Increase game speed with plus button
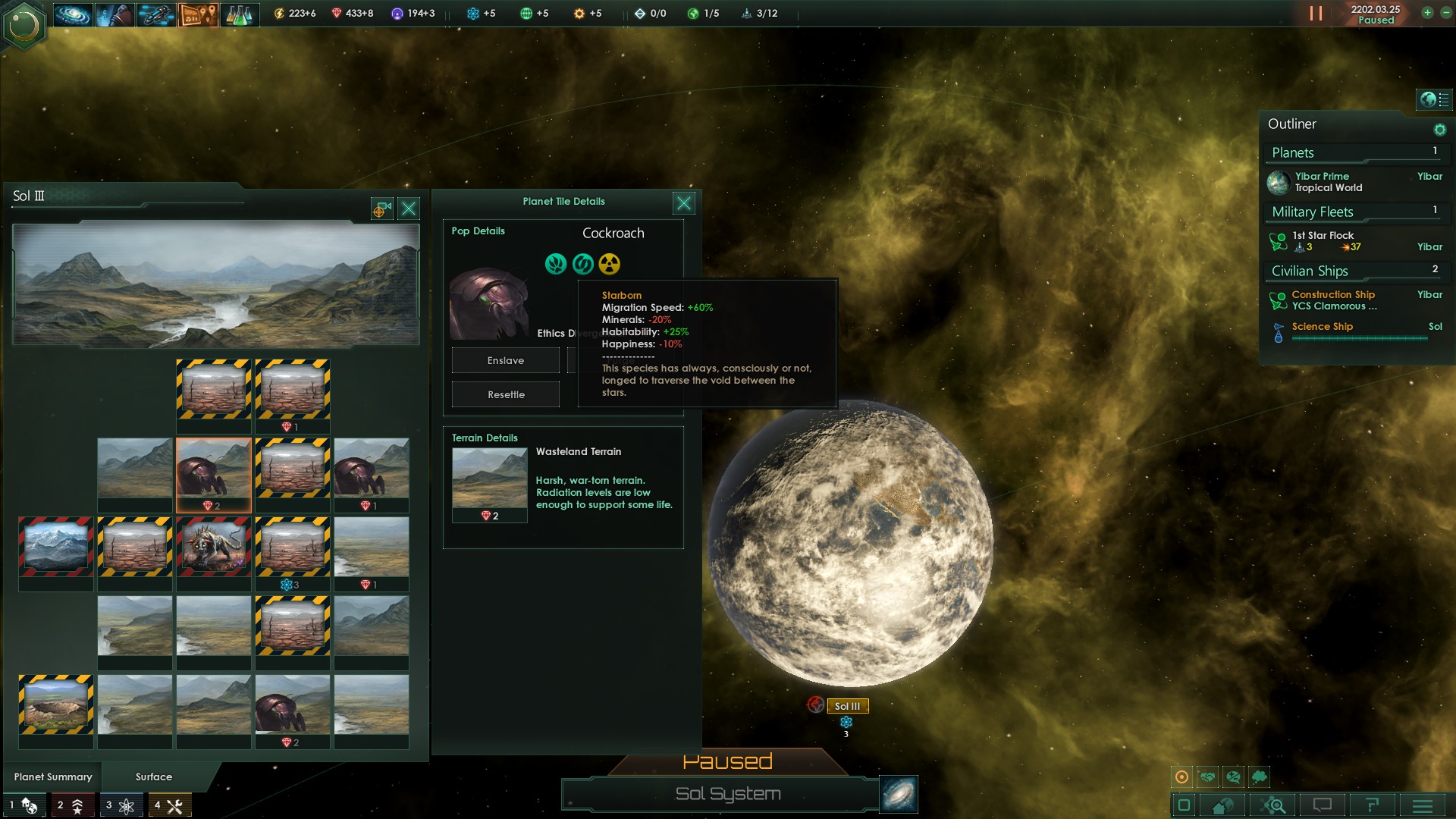The width and height of the screenshot is (1456, 819). point(1427,13)
